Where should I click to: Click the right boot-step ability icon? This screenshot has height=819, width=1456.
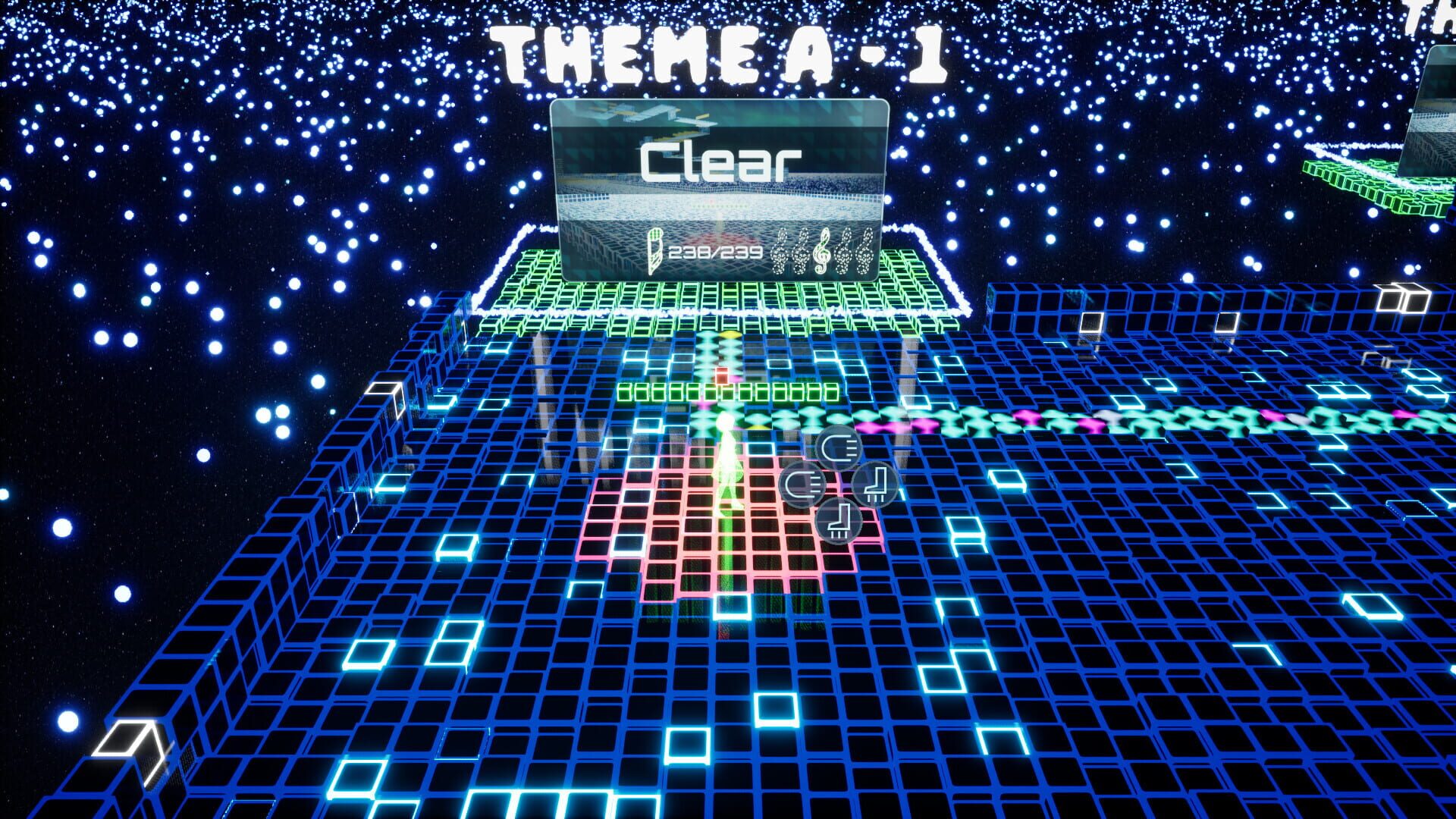[876, 485]
